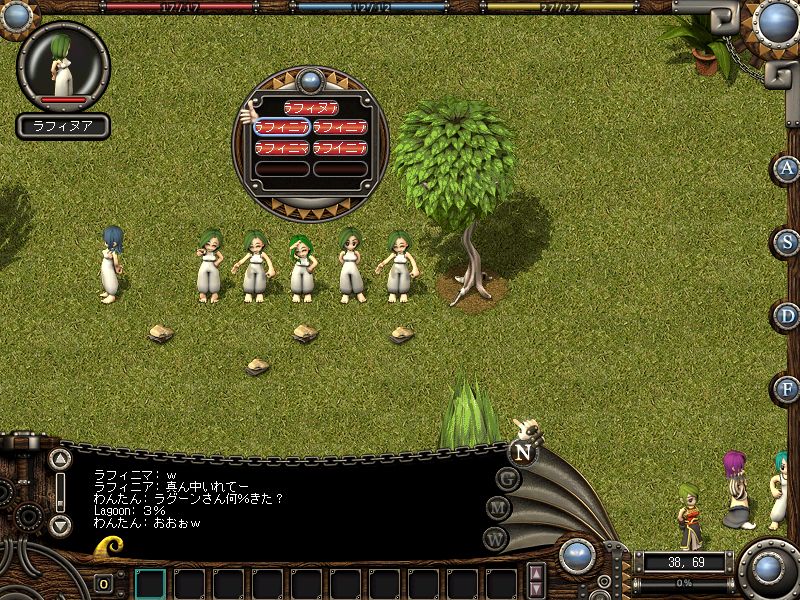This screenshot has width=800, height=600.
Task: Select the highlighted first hotbar slot
Action: click(150, 583)
